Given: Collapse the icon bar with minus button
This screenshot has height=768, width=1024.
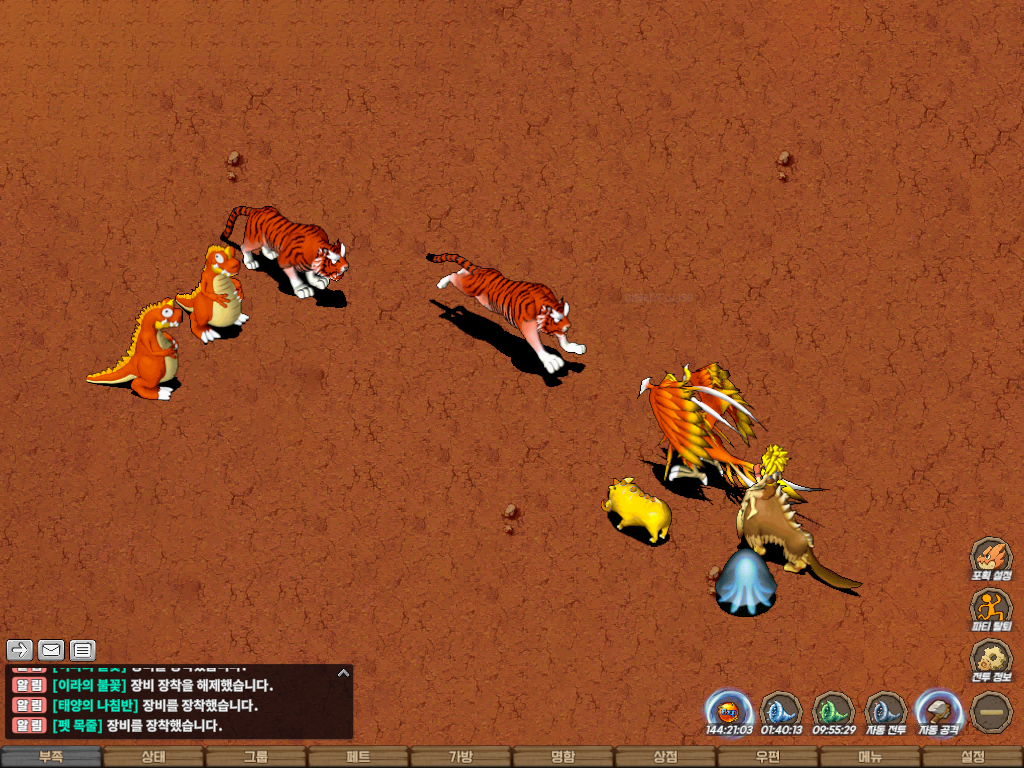Looking at the screenshot, I should click(990, 711).
